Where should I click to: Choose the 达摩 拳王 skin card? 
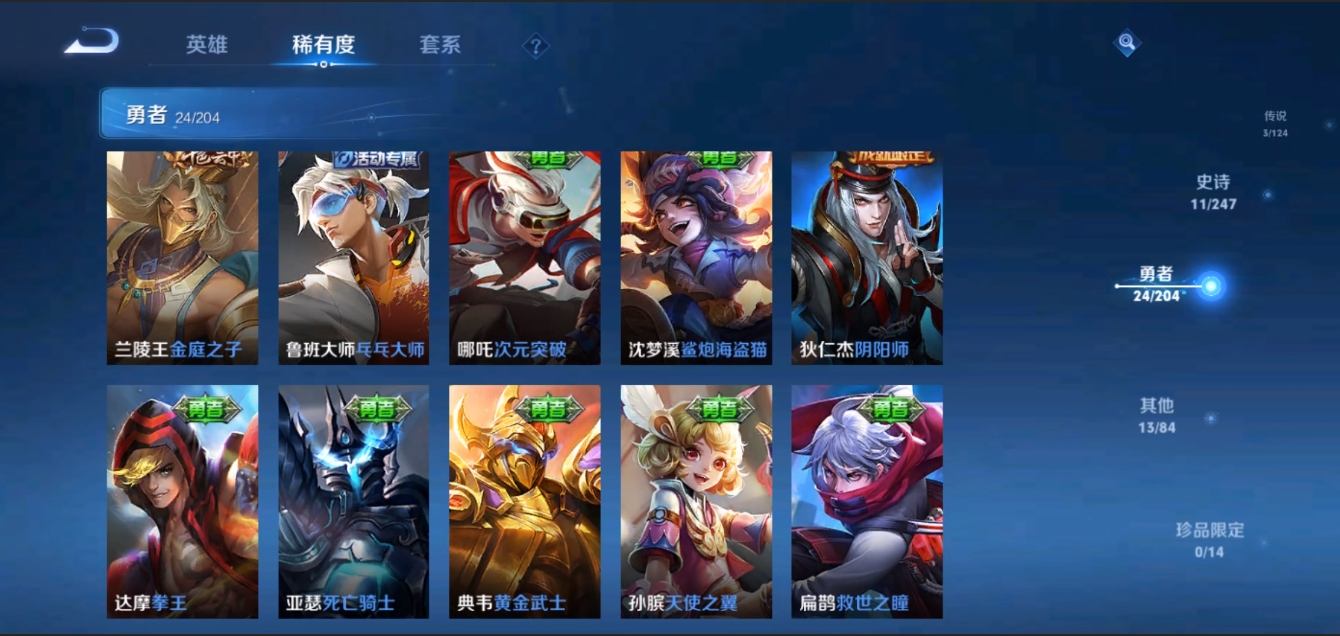(182, 501)
